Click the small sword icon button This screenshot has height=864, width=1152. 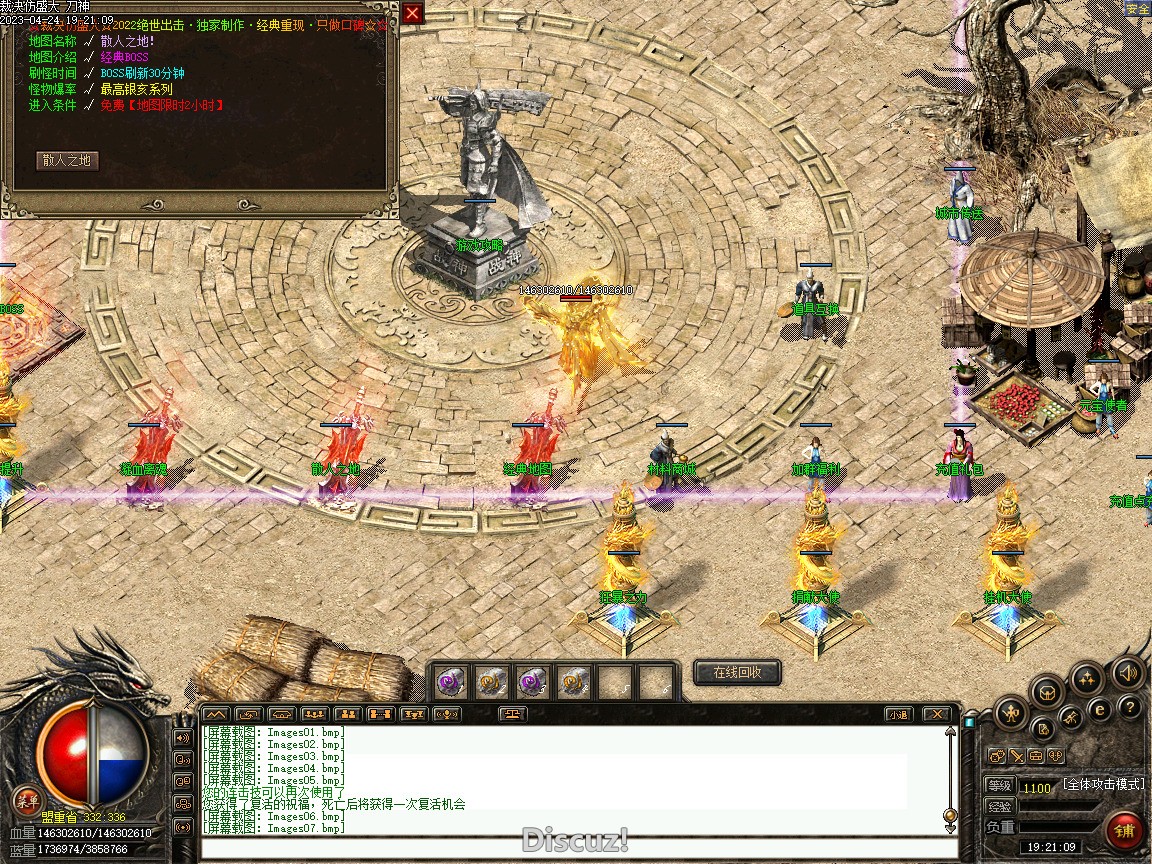(1015, 756)
